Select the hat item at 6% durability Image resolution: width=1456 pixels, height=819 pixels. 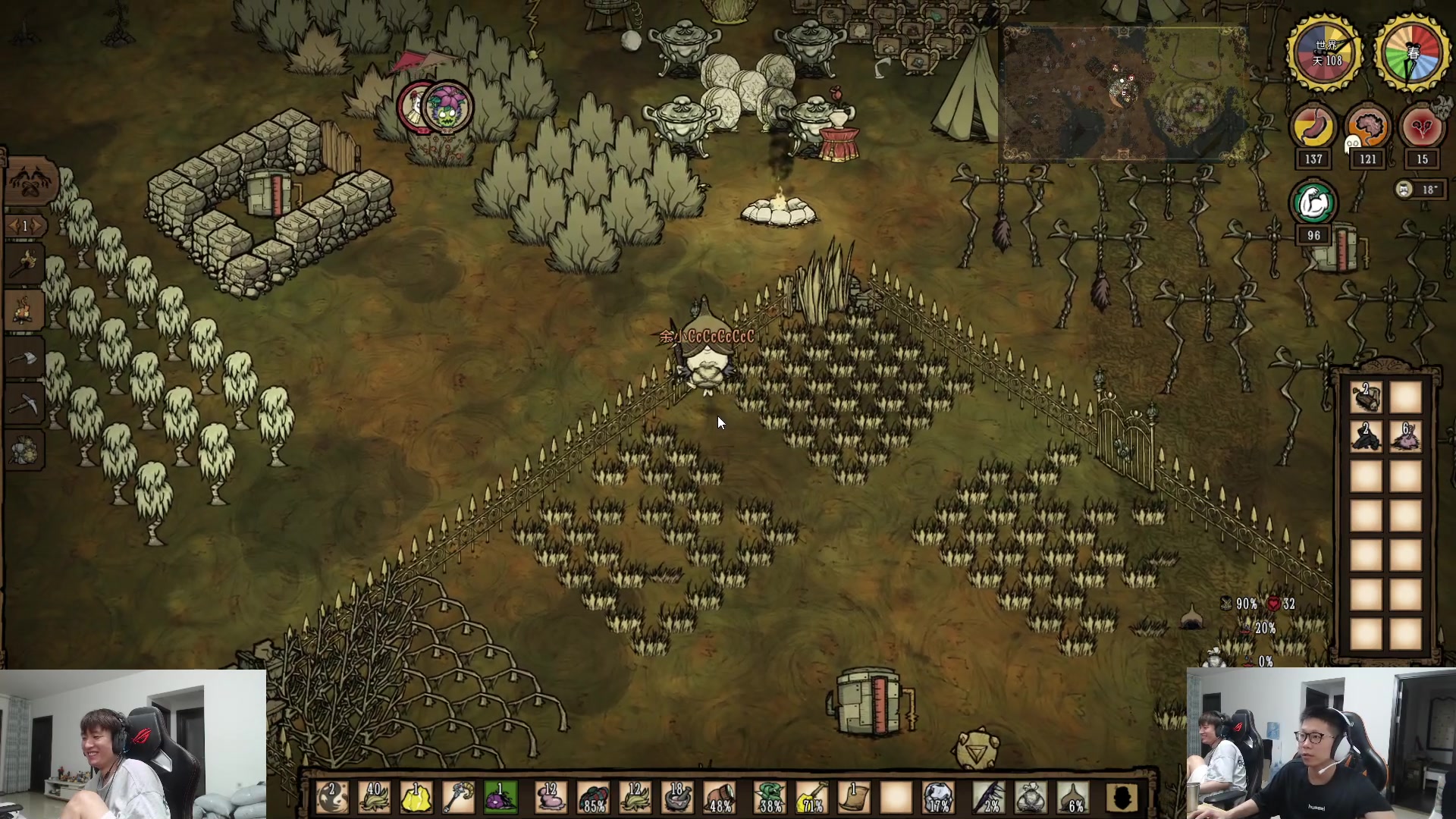(x=1074, y=798)
